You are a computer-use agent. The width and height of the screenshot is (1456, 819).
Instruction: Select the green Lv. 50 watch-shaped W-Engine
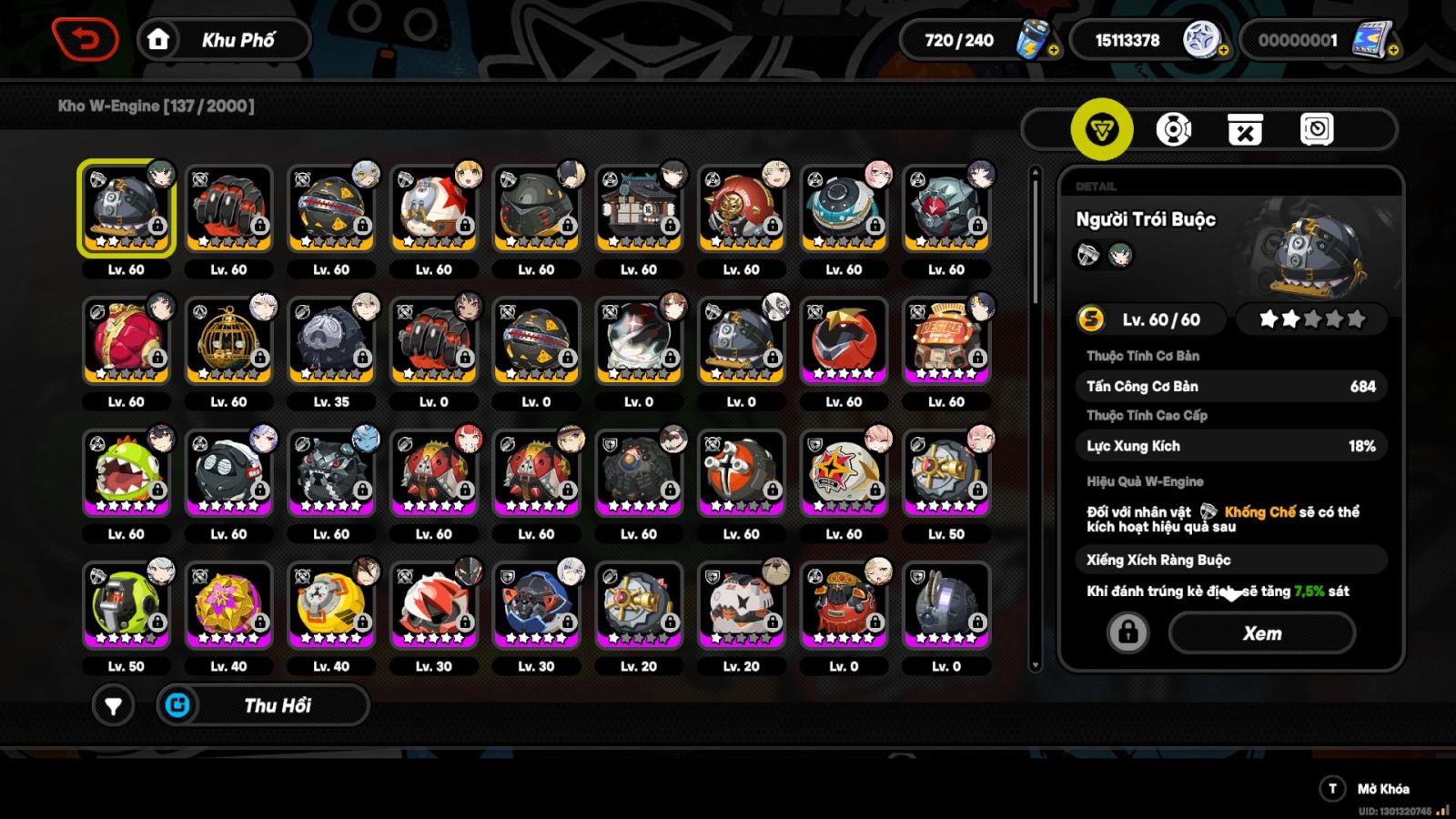pos(126,604)
